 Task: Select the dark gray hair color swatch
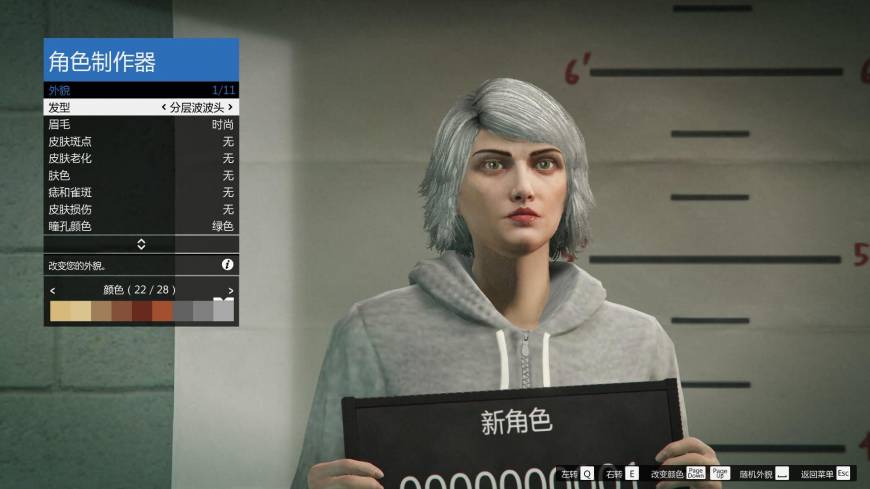click(183, 311)
